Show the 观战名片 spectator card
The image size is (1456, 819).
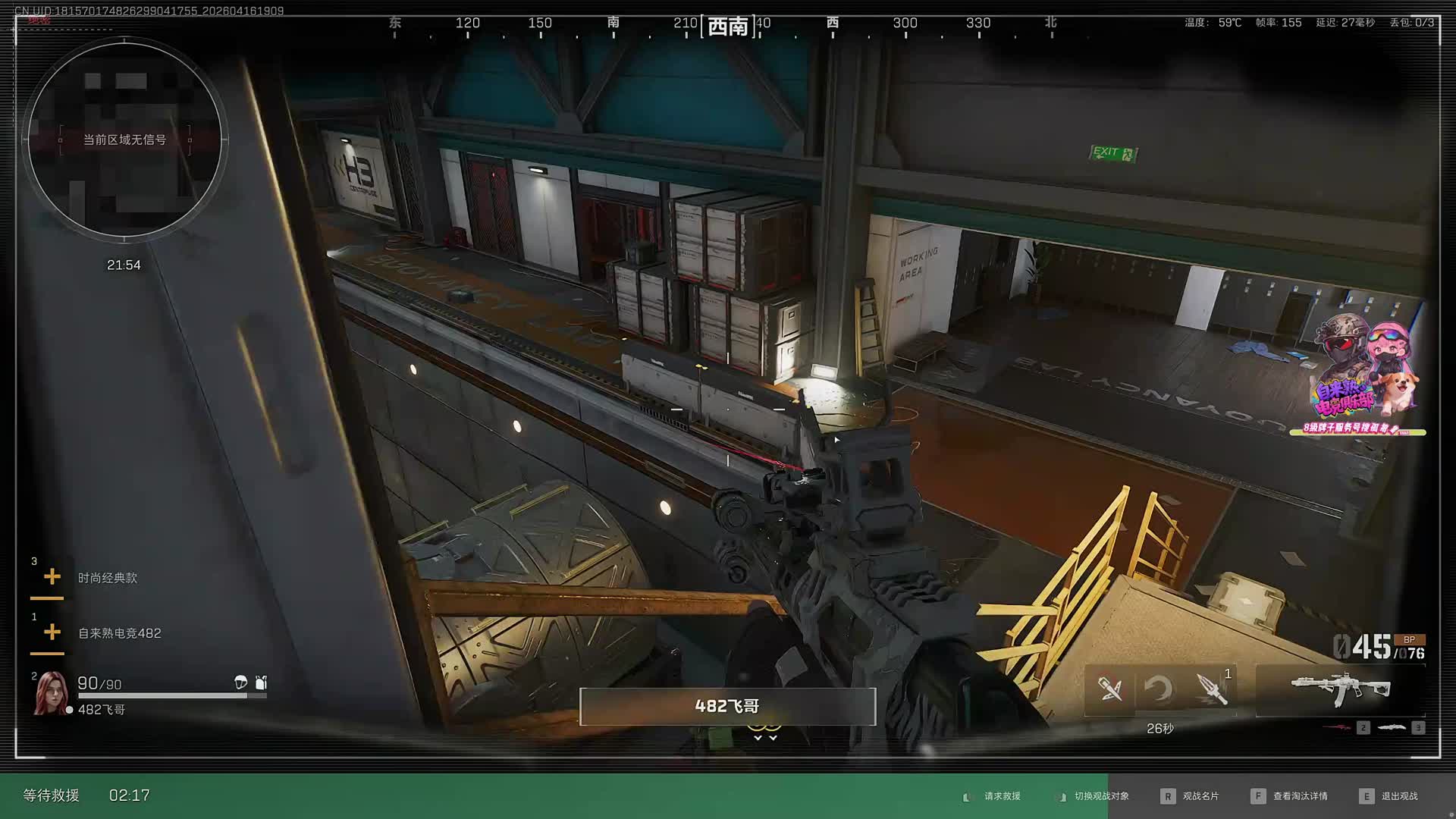[x=1200, y=796]
